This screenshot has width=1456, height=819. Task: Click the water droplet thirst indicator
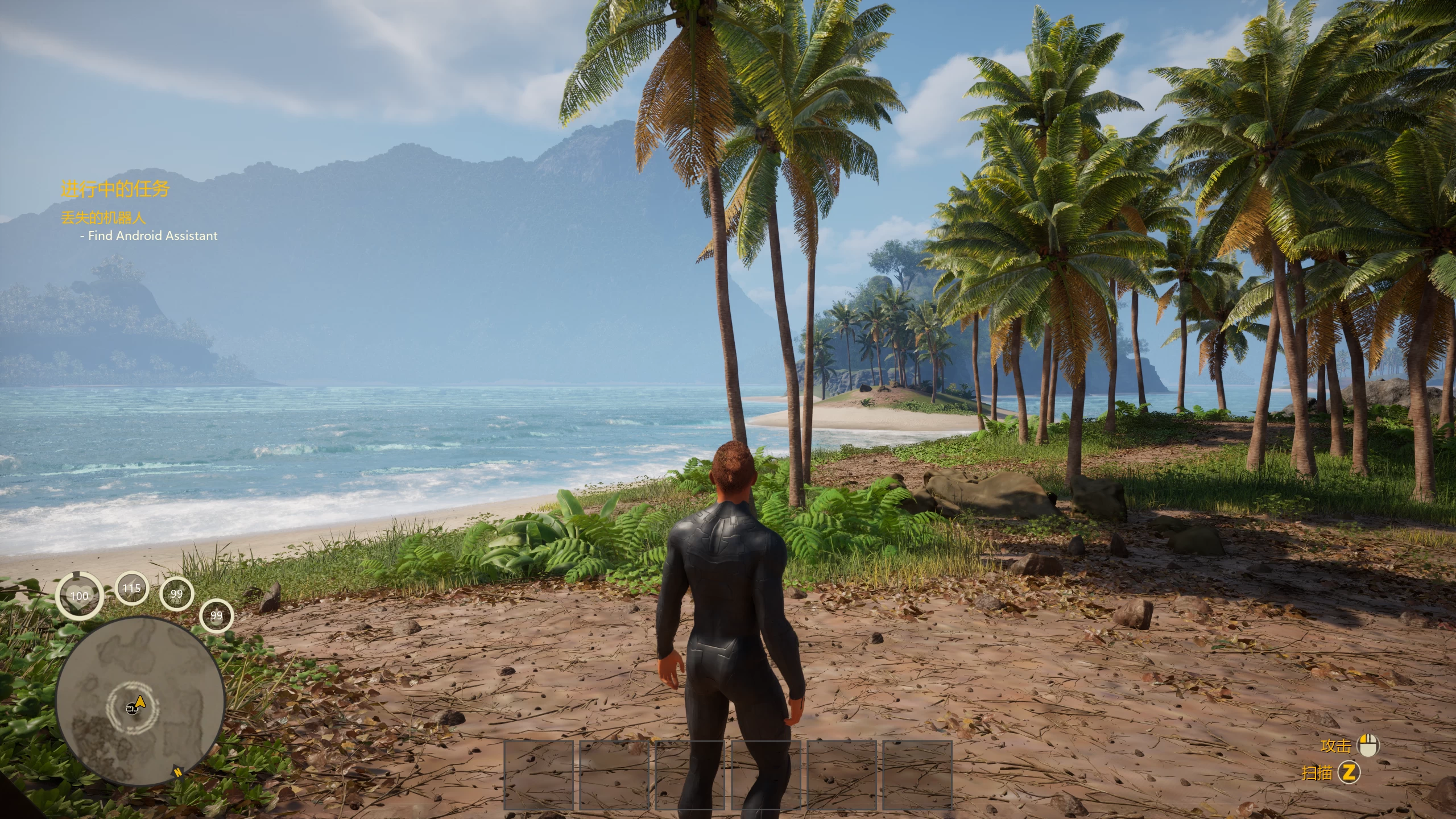[x=216, y=615]
